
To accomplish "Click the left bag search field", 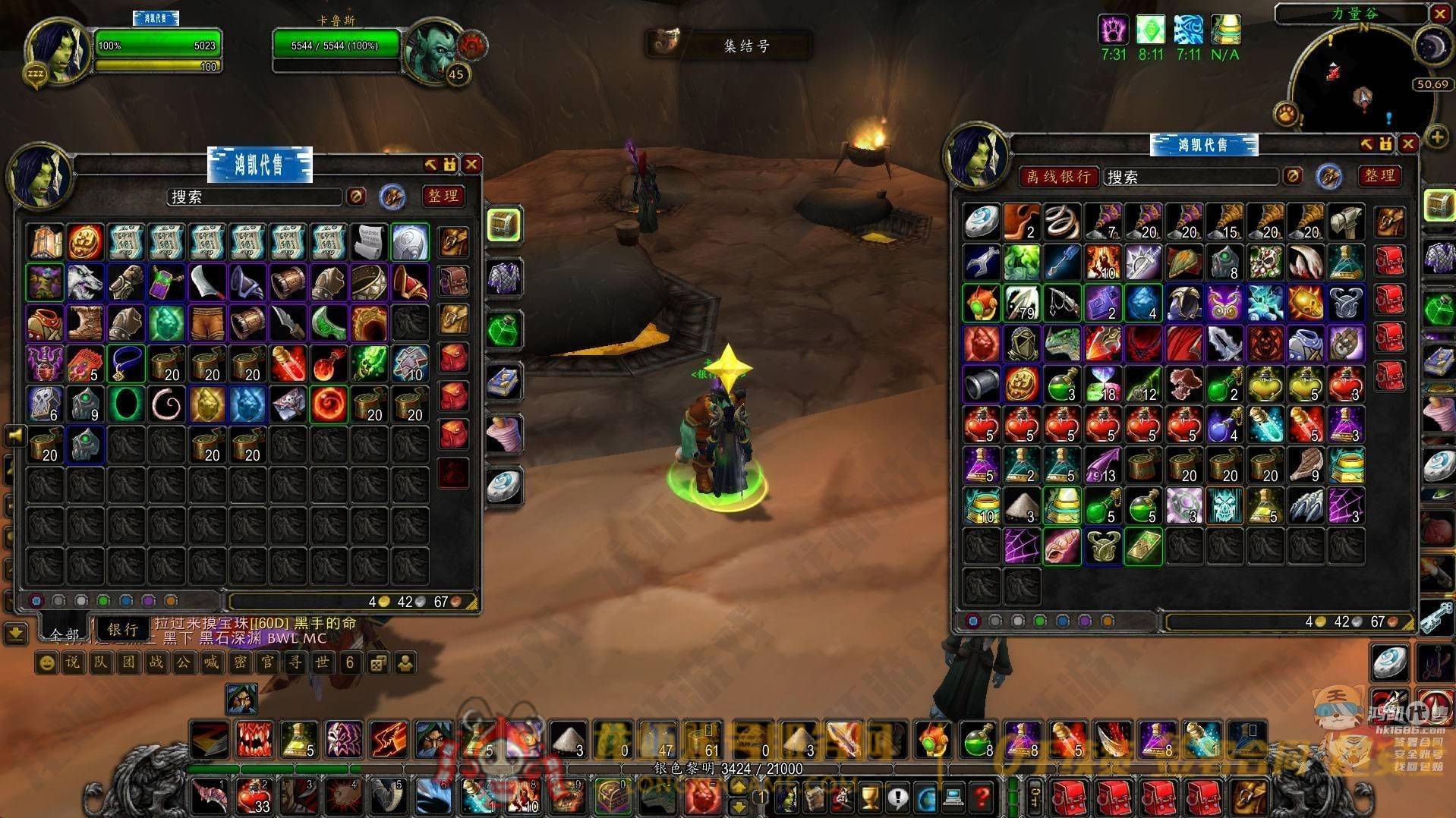I will click(x=254, y=197).
